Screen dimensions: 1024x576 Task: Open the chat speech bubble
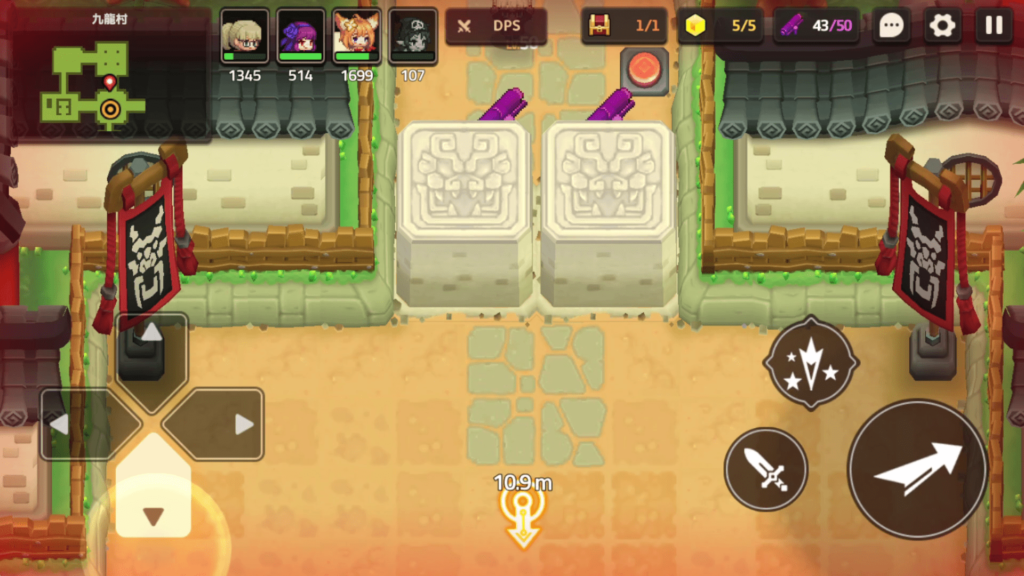point(891,26)
